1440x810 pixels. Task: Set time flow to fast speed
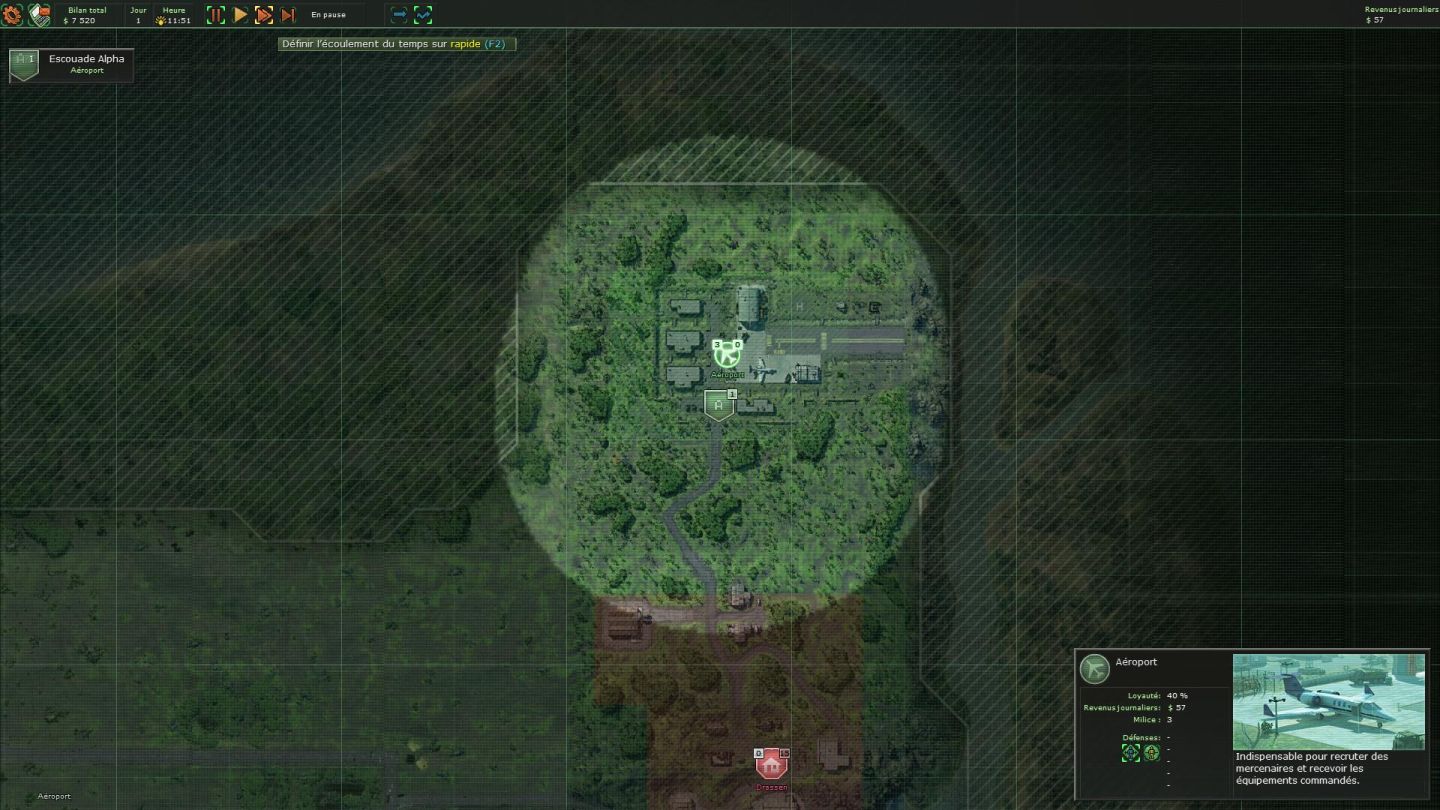(x=264, y=15)
